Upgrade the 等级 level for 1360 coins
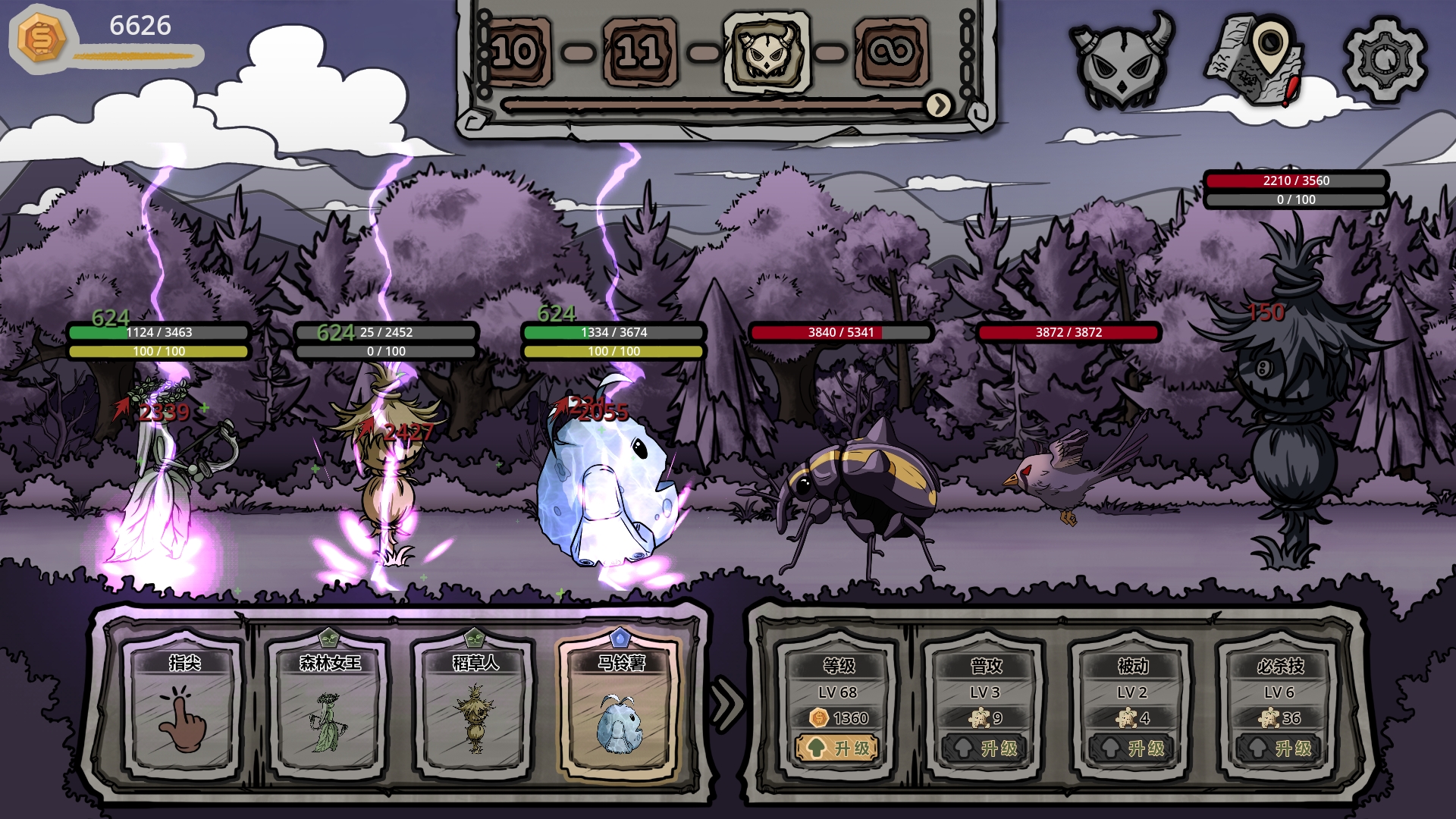The image size is (1456, 819). 837,748
